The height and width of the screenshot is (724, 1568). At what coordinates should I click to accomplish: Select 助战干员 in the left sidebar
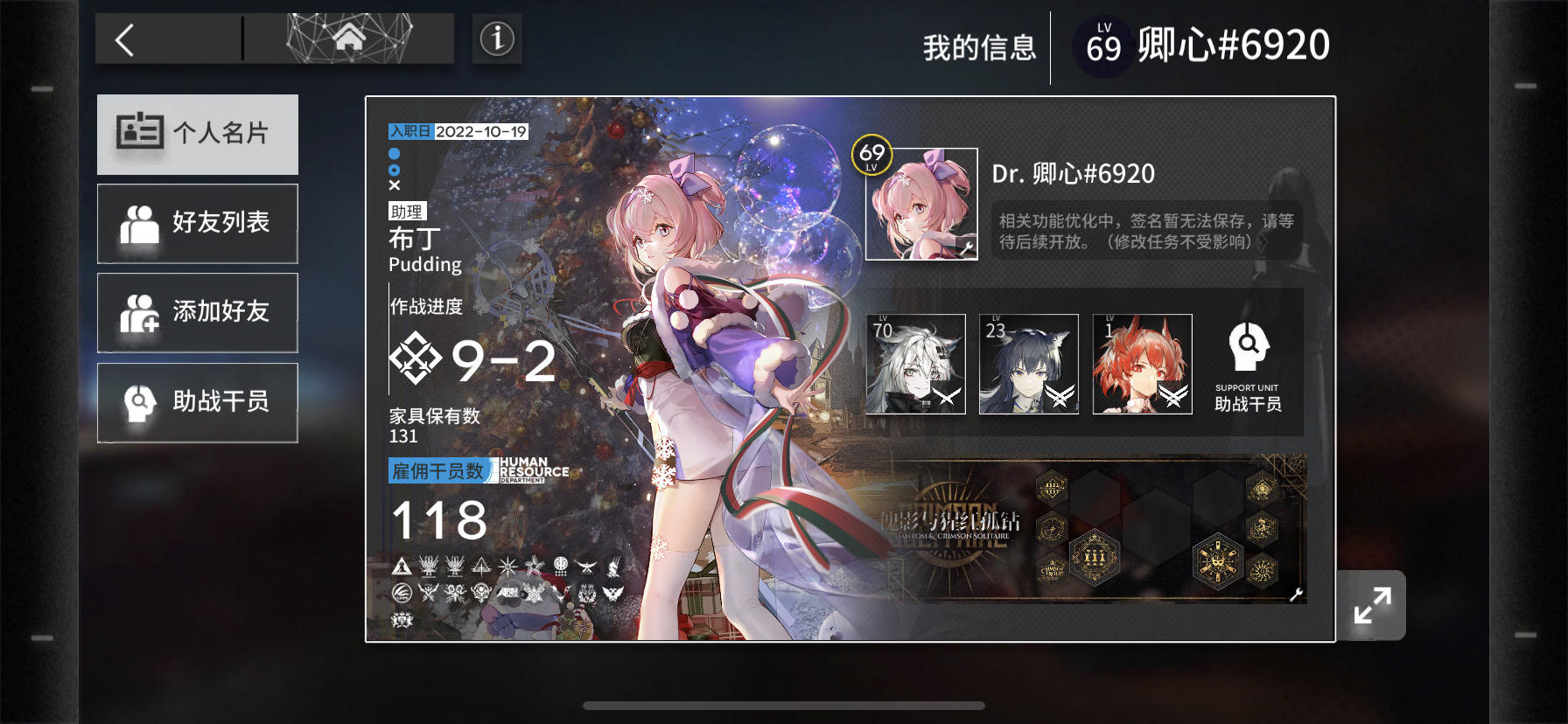click(x=198, y=402)
